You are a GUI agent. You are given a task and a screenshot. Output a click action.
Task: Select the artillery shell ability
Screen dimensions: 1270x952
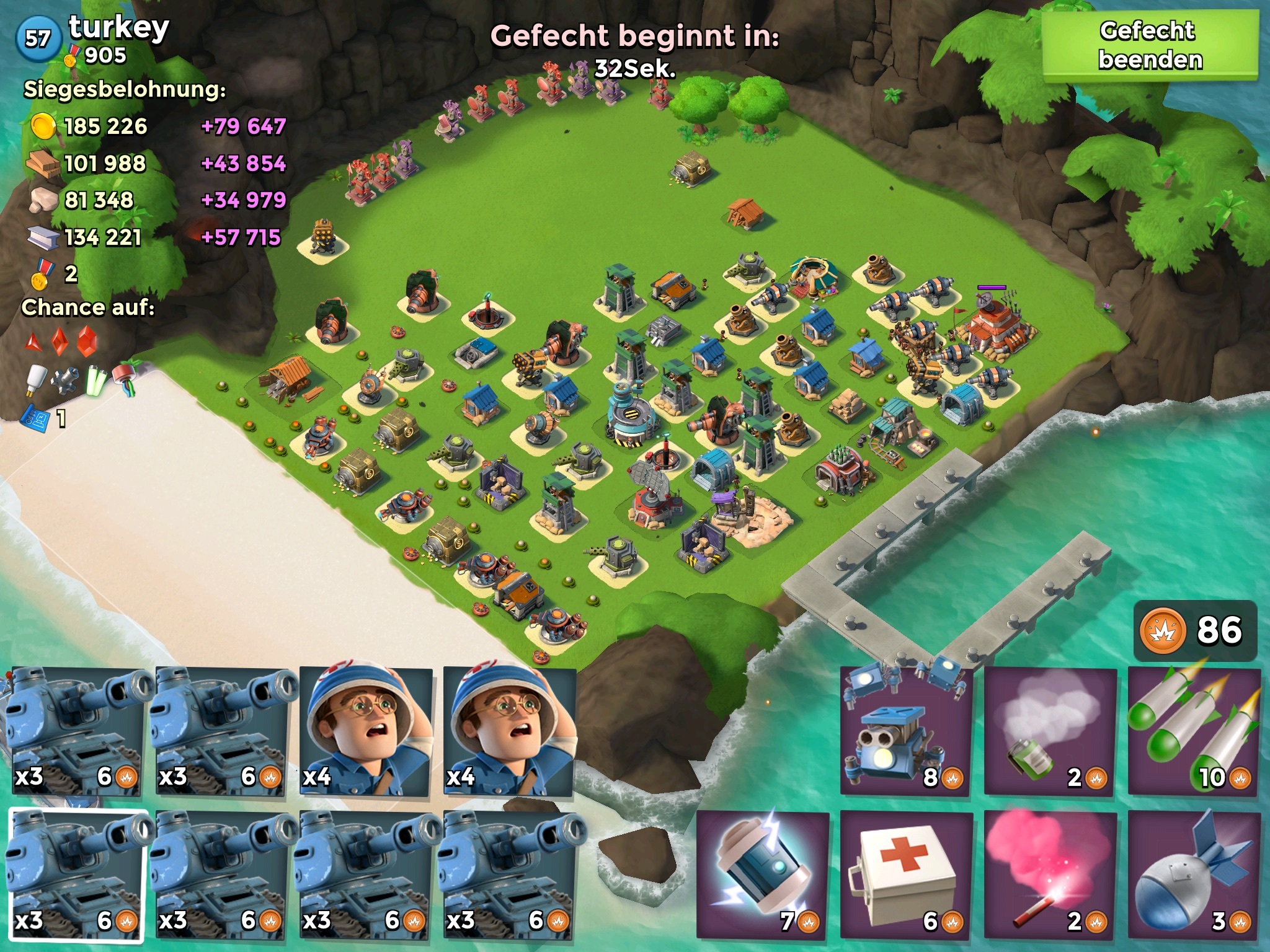(1194, 874)
